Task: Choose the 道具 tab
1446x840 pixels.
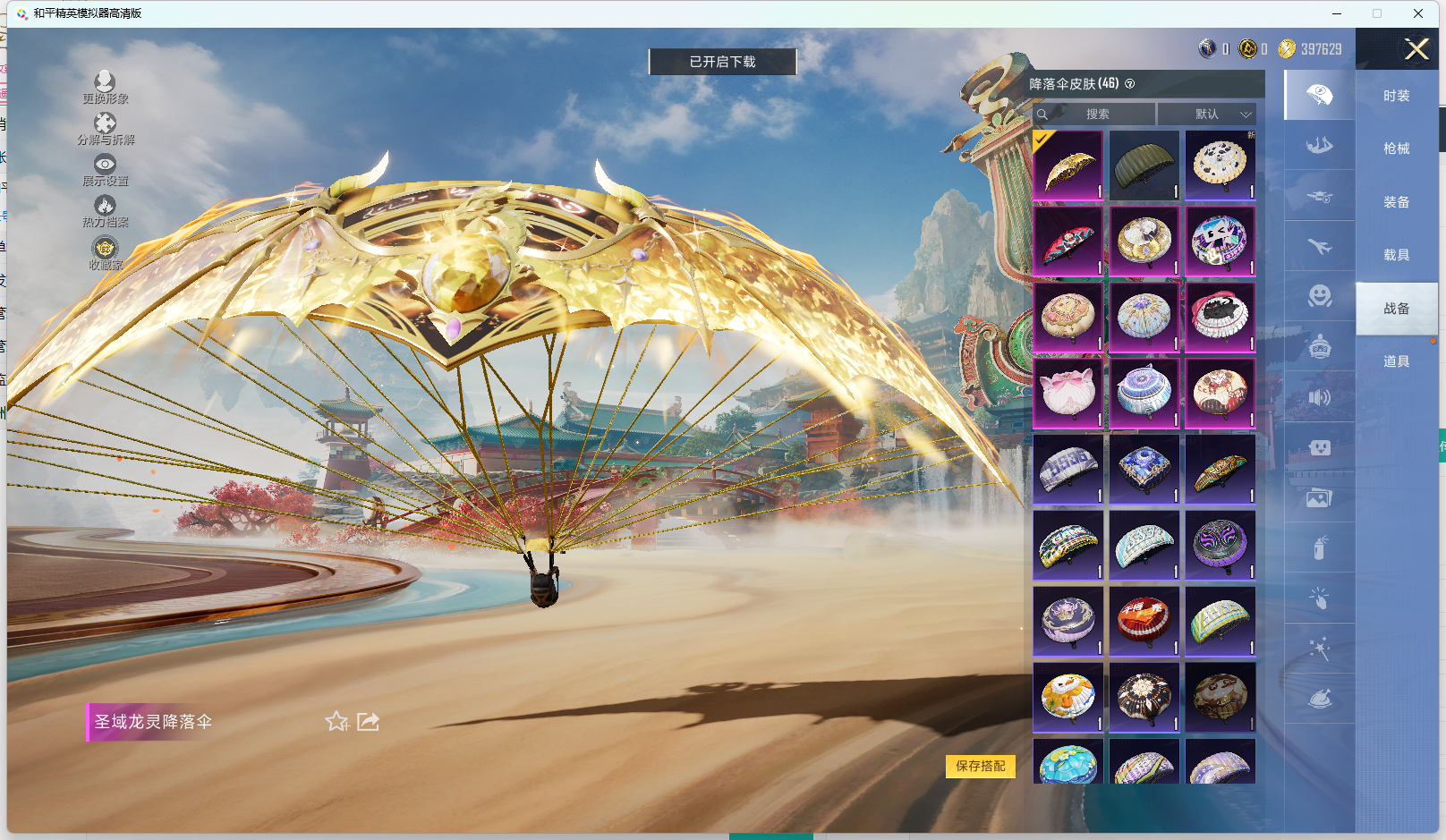Action: point(1396,361)
